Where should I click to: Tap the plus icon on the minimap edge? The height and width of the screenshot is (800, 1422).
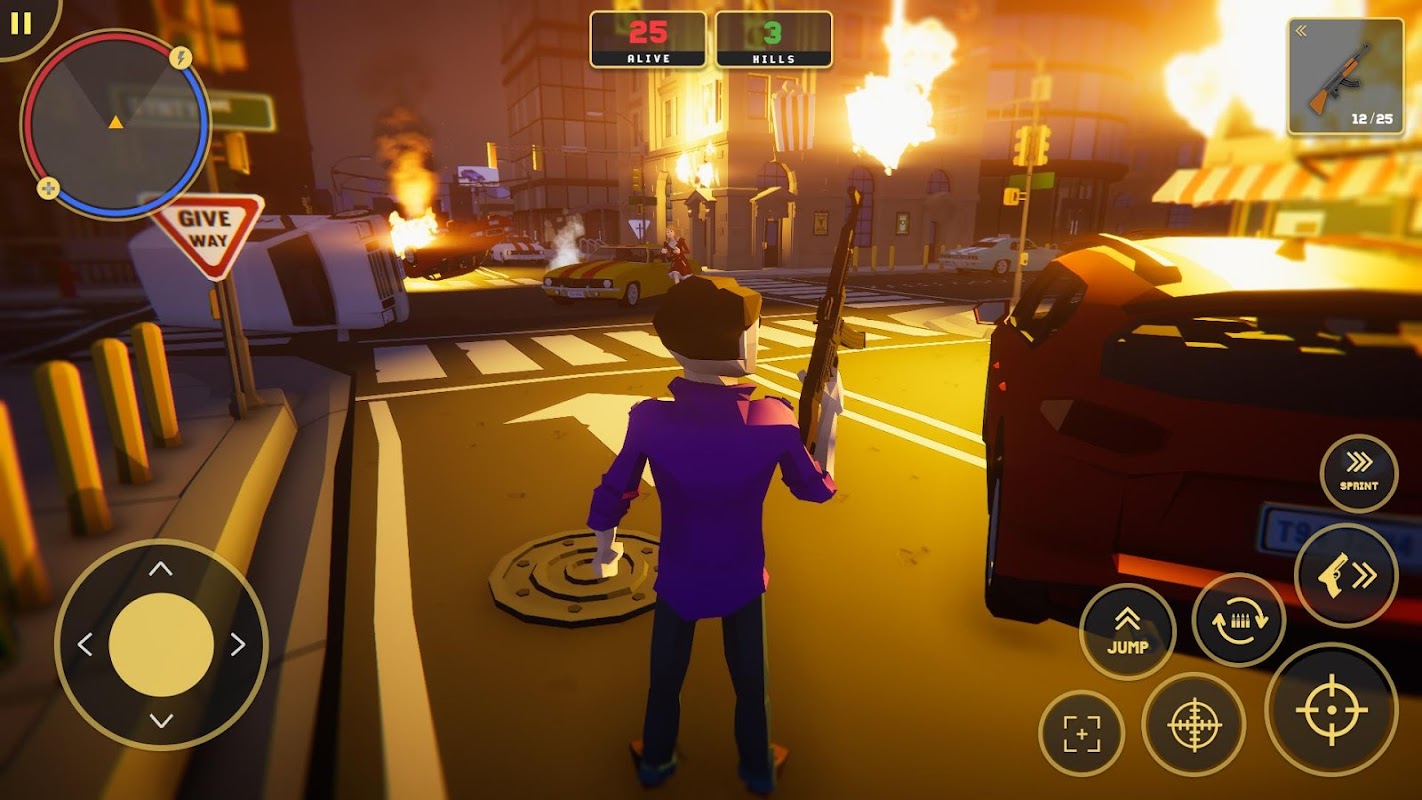coord(48,188)
